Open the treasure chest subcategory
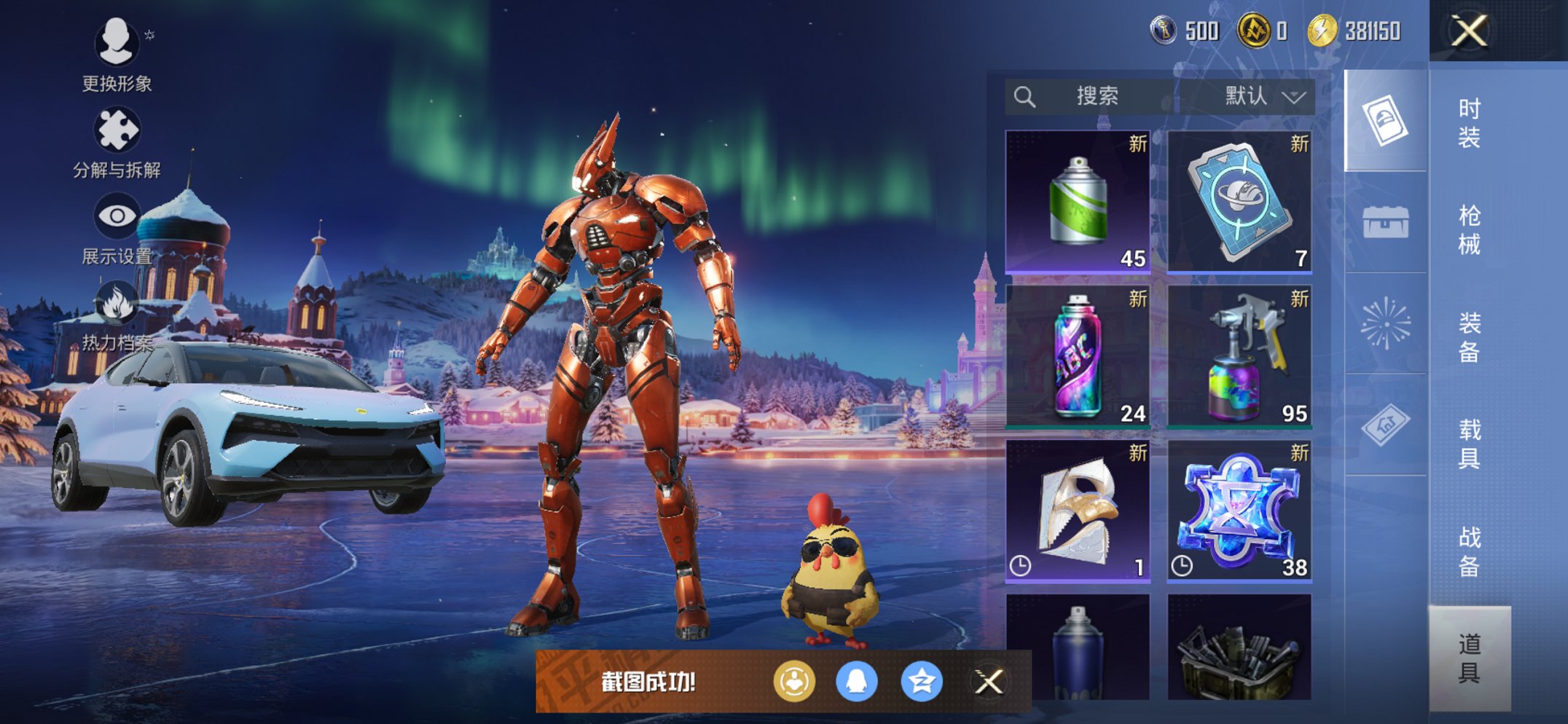 [x=1385, y=221]
